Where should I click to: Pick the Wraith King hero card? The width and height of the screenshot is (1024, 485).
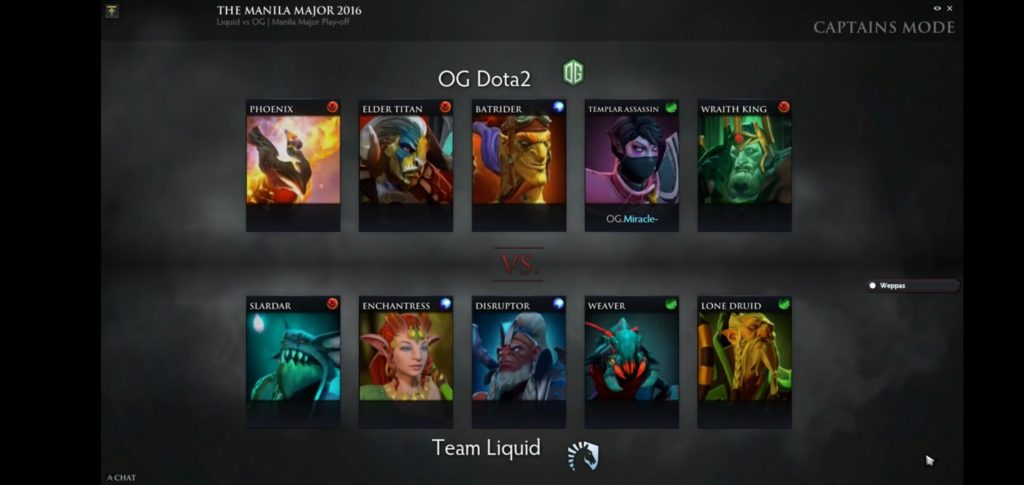tap(745, 160)
